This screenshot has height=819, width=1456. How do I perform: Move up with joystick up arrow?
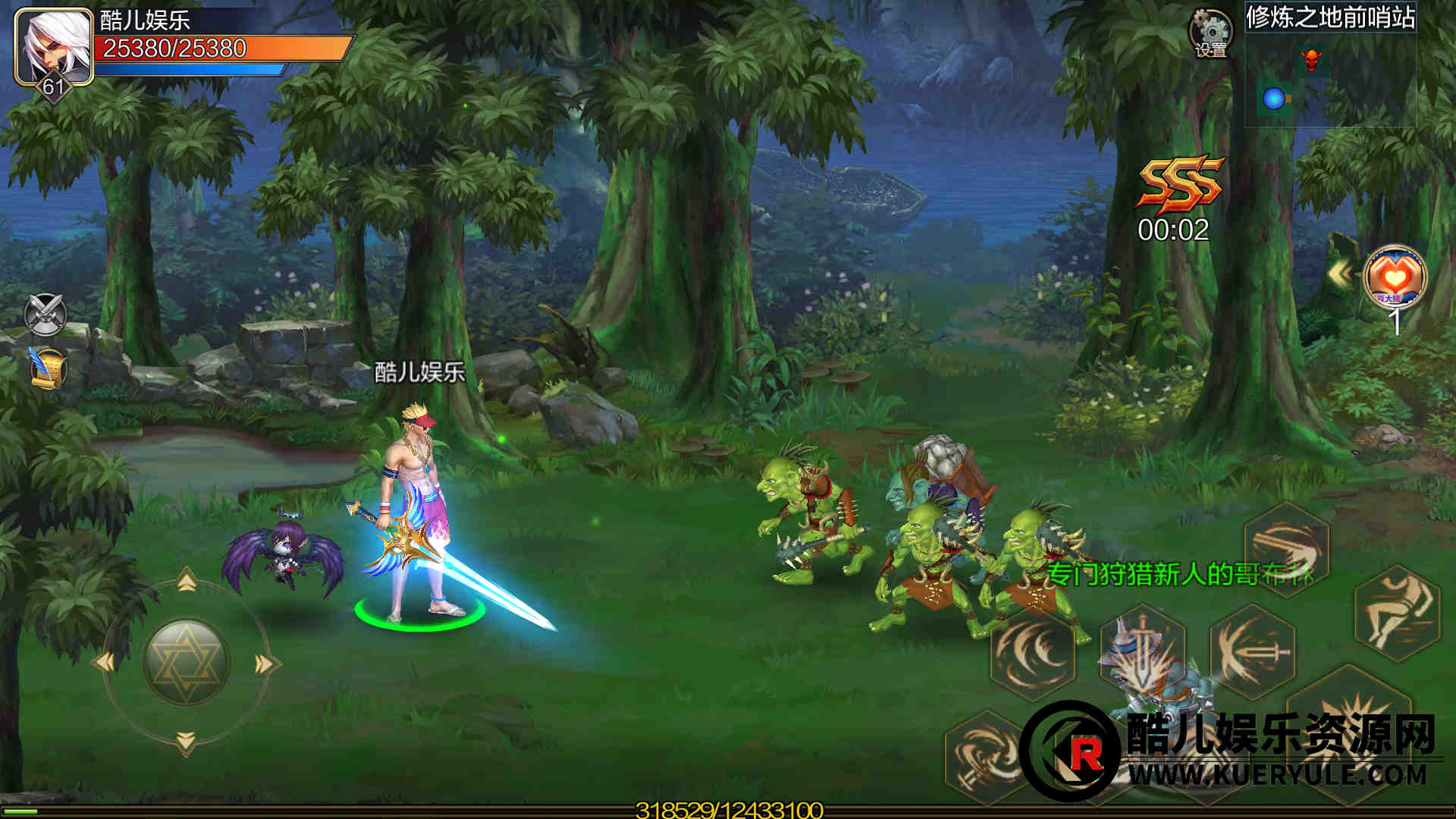click(187, 582)
